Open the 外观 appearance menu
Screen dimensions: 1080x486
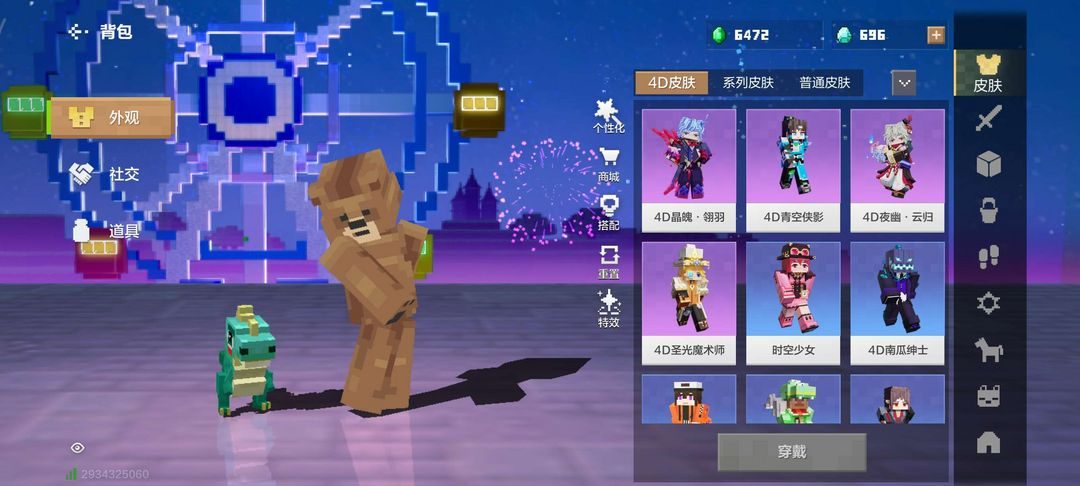pyautogui.click(x=112, y=118)
